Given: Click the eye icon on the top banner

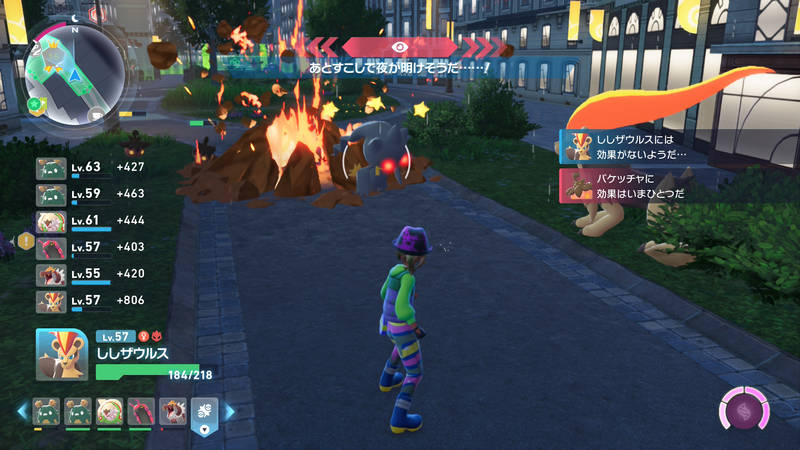Looking at the screenshot, I should pos(400,46).
